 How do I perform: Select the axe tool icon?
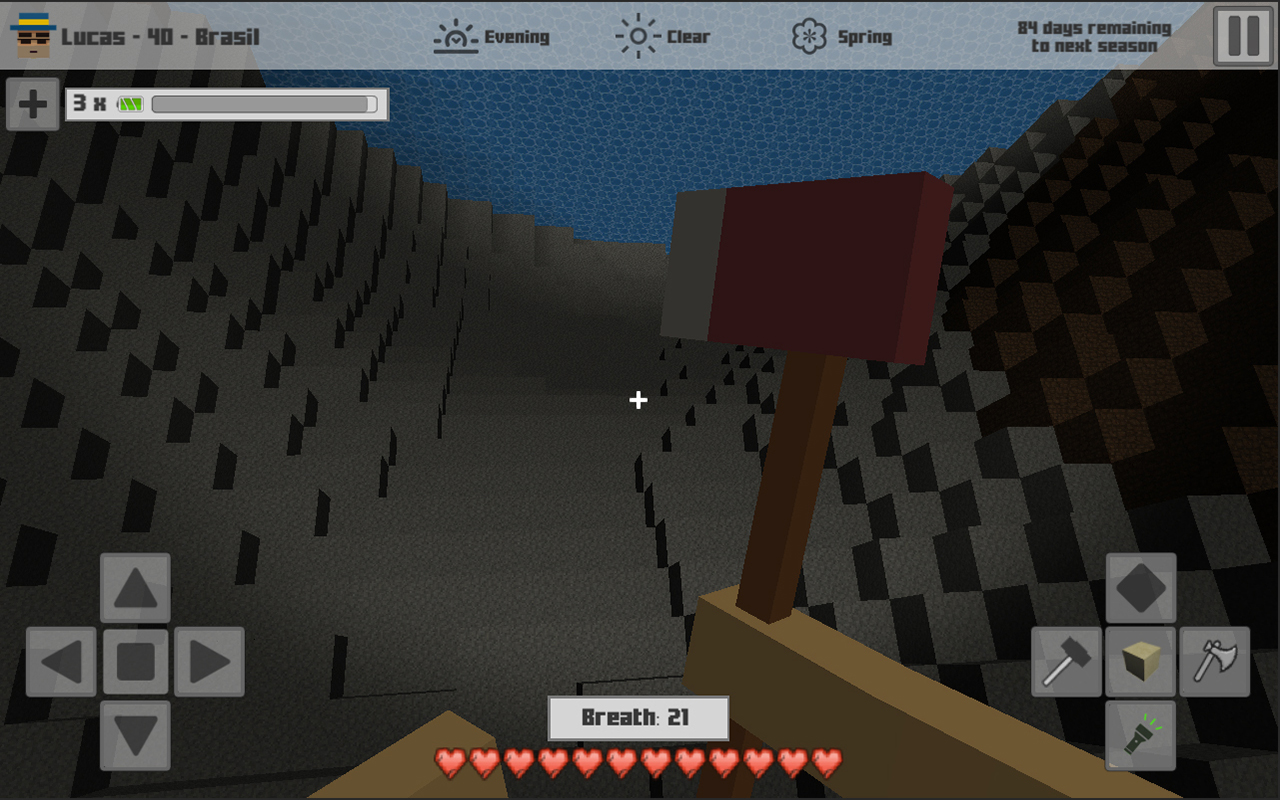[x=1214, y=662]
